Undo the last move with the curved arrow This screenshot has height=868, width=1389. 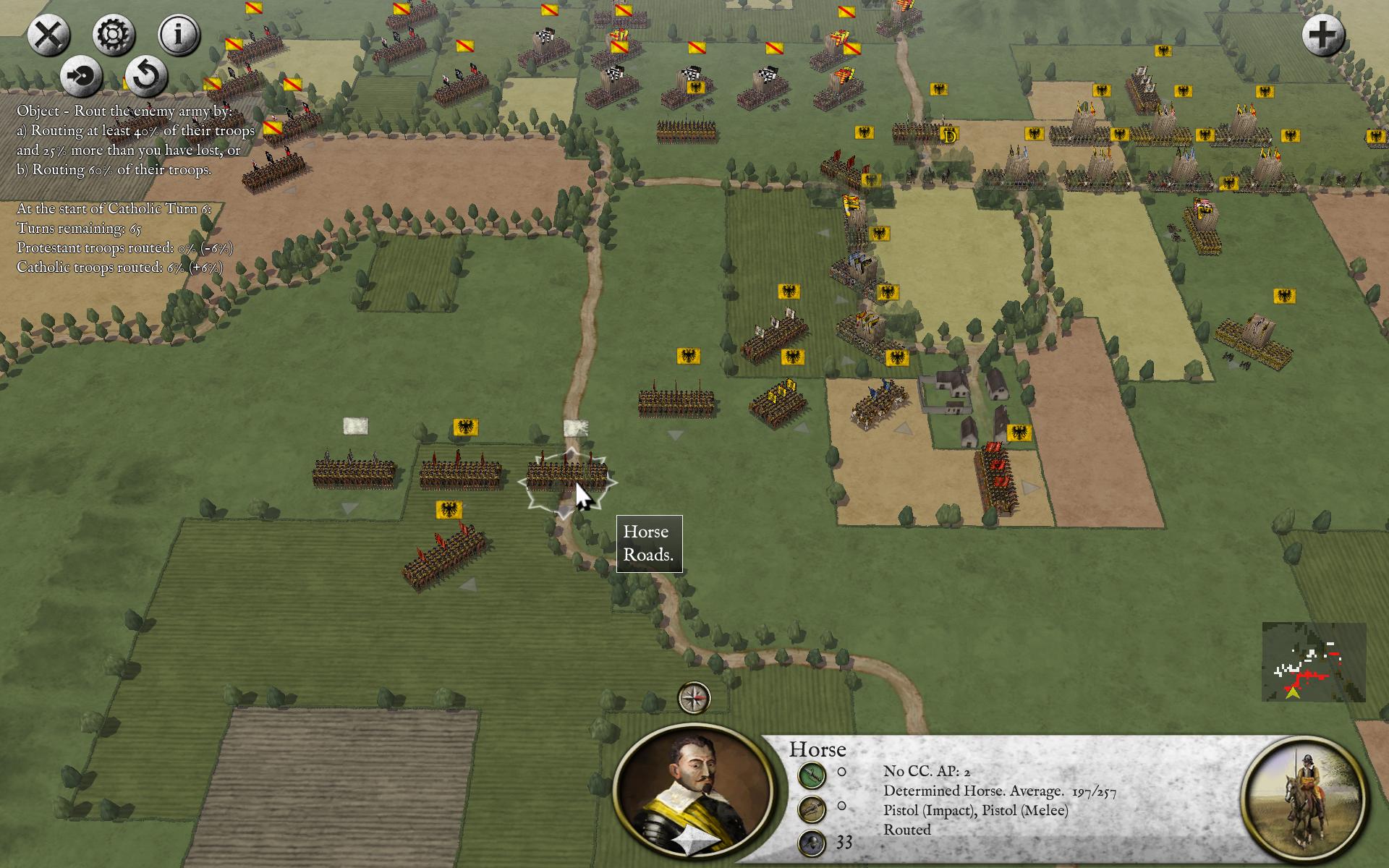click(x=145, y=76)
